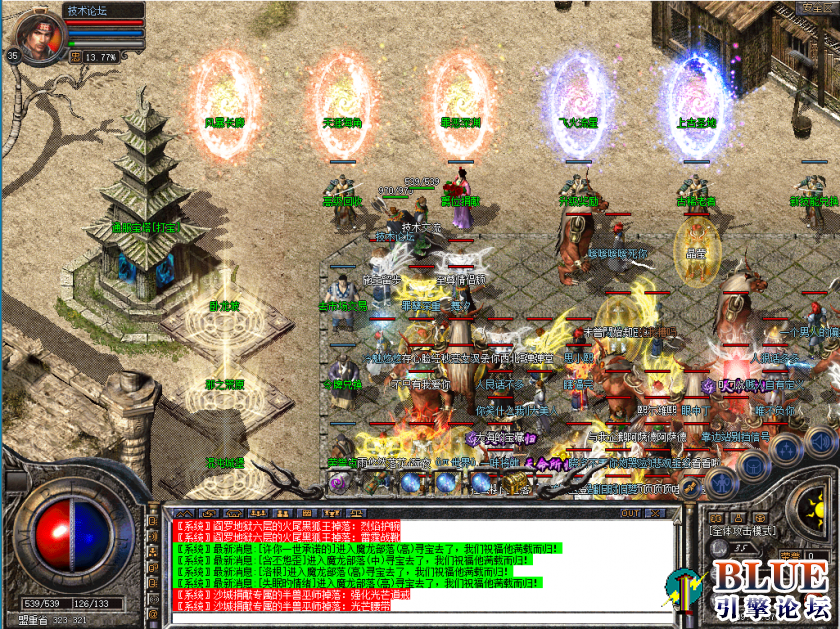Image resolution: width=840 pixels, height=629 pixels.
Task: Toggle the 全体攻击模式 attack mode label
Action: tap(742, 531)
